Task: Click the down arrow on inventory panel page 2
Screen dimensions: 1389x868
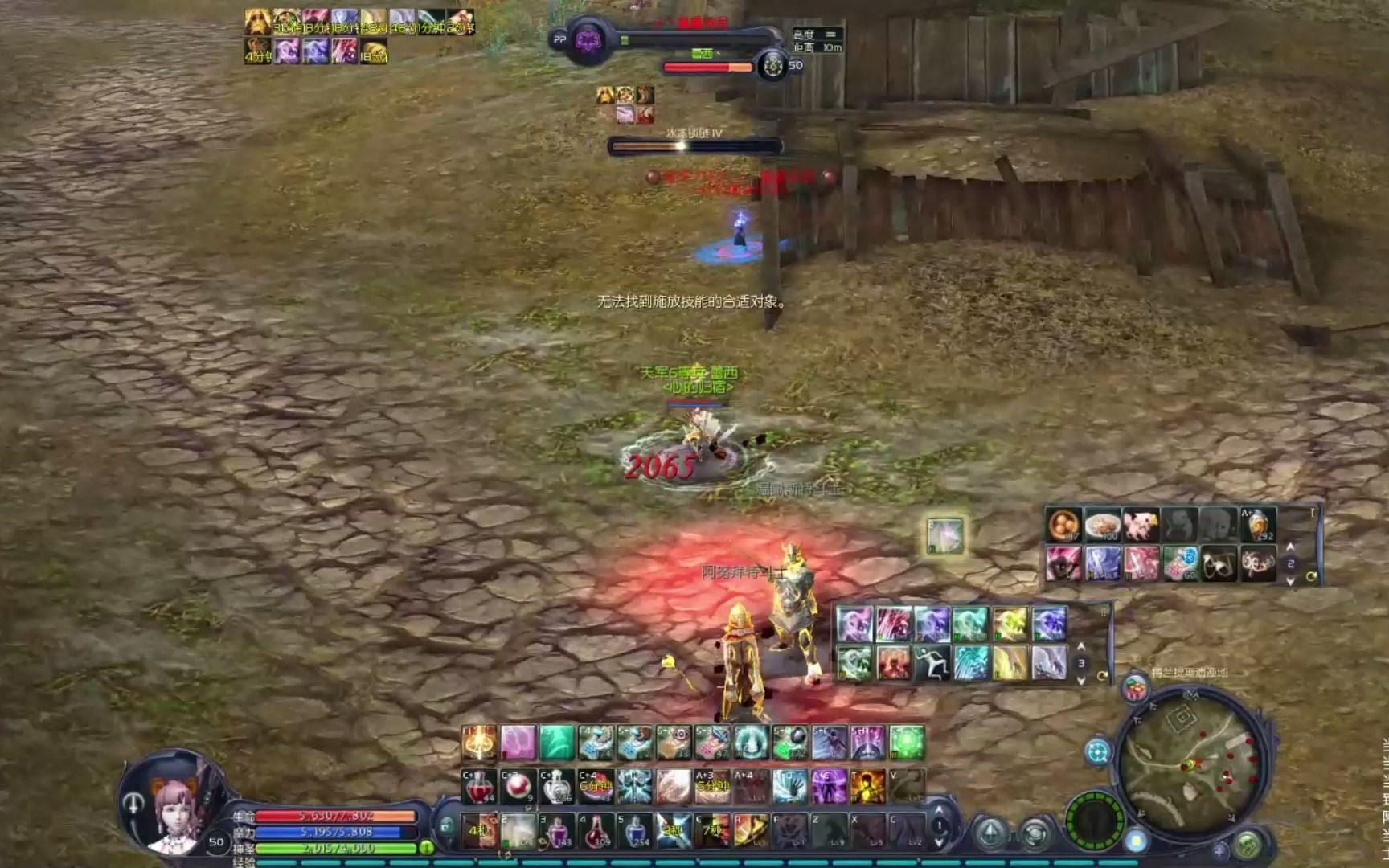Action: [x=1289, y=581]
